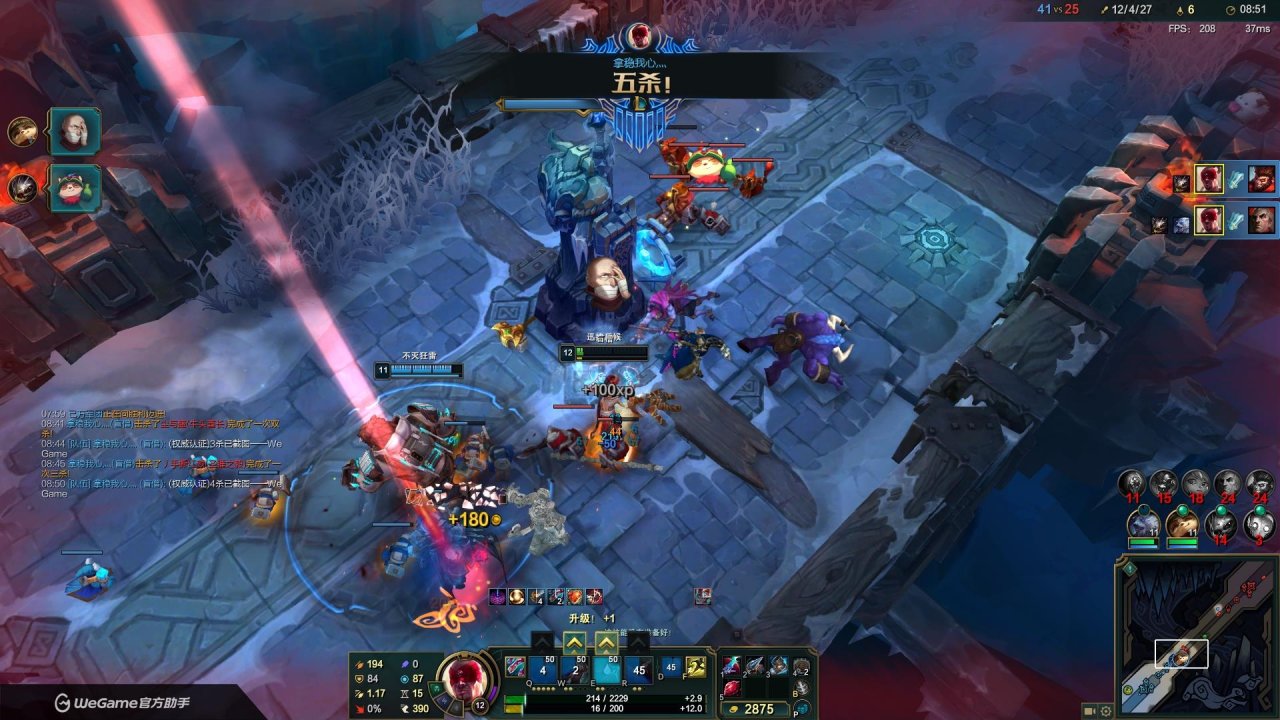Toggle the camera lock button below minimap
Screen dimensions: 1280x720
1089,711
